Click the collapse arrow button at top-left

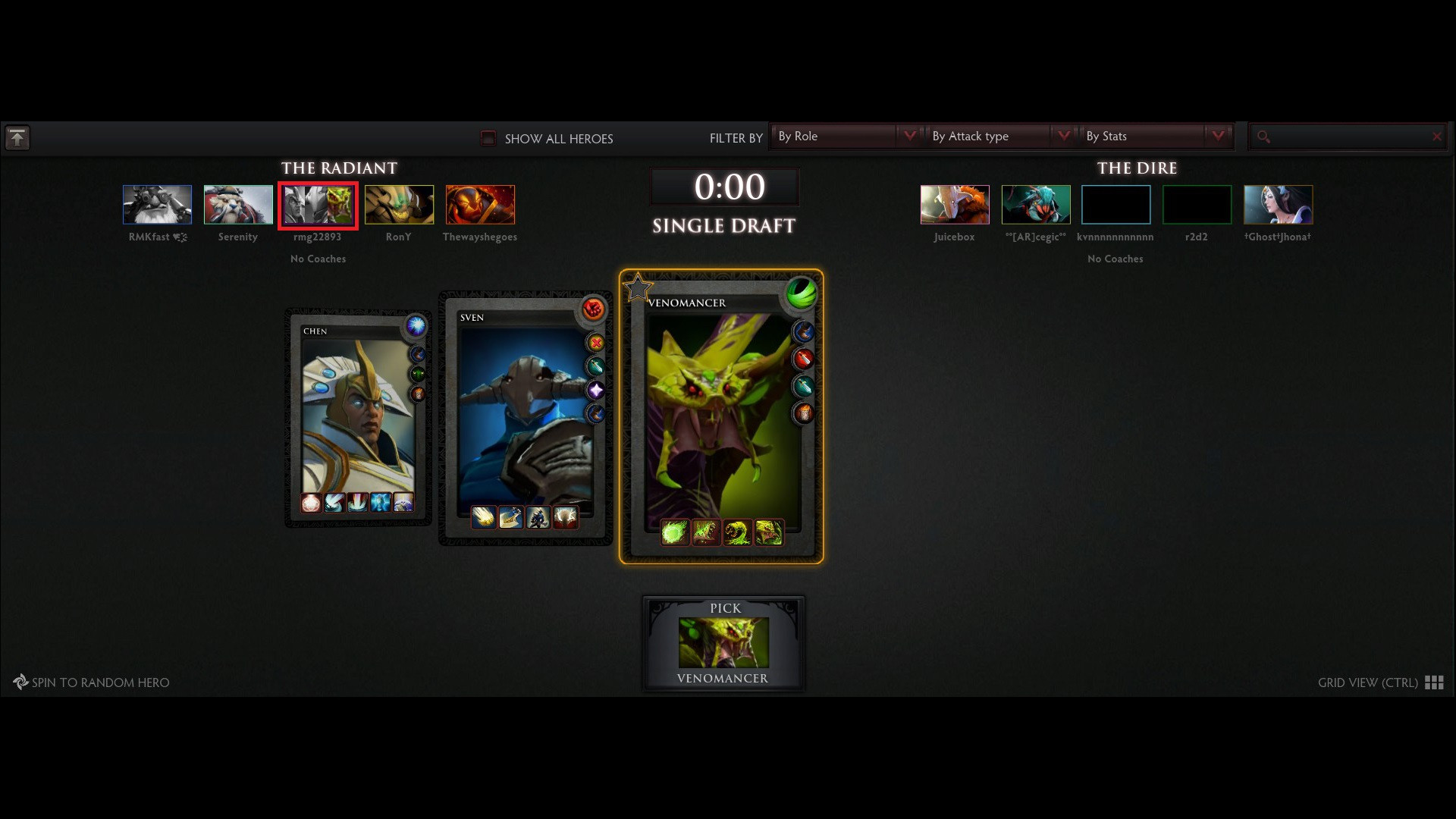coord(17,138)
